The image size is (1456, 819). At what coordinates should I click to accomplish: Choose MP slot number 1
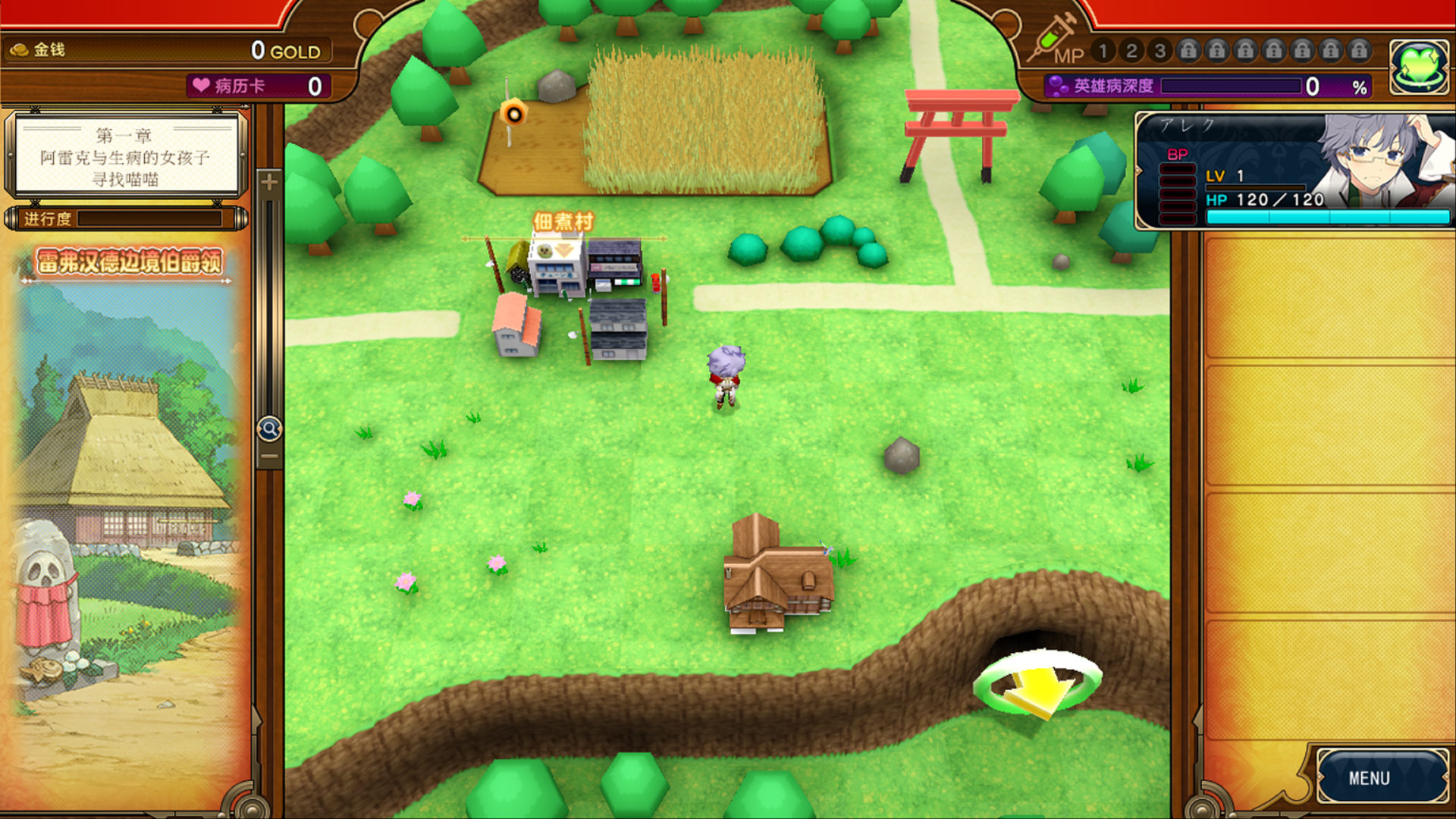(x=1103, y=51)
